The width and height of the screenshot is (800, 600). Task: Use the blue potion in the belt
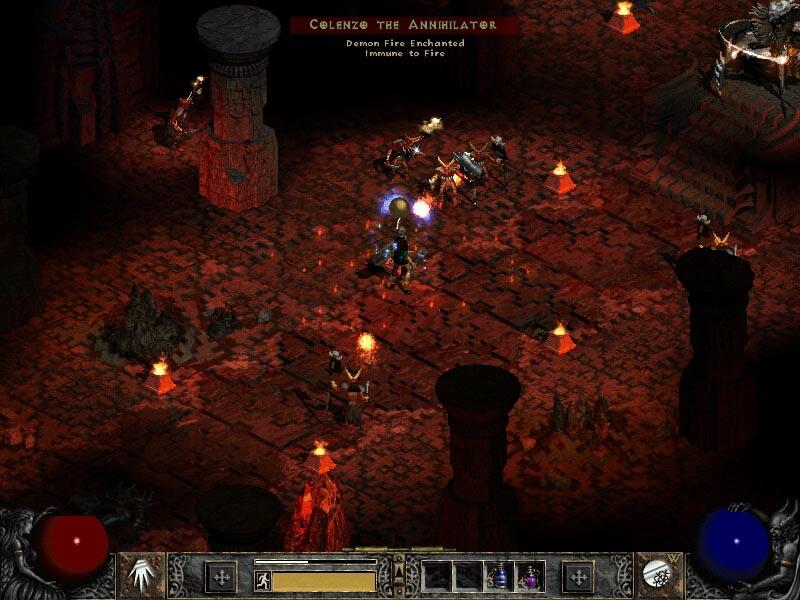click(499, 575)
